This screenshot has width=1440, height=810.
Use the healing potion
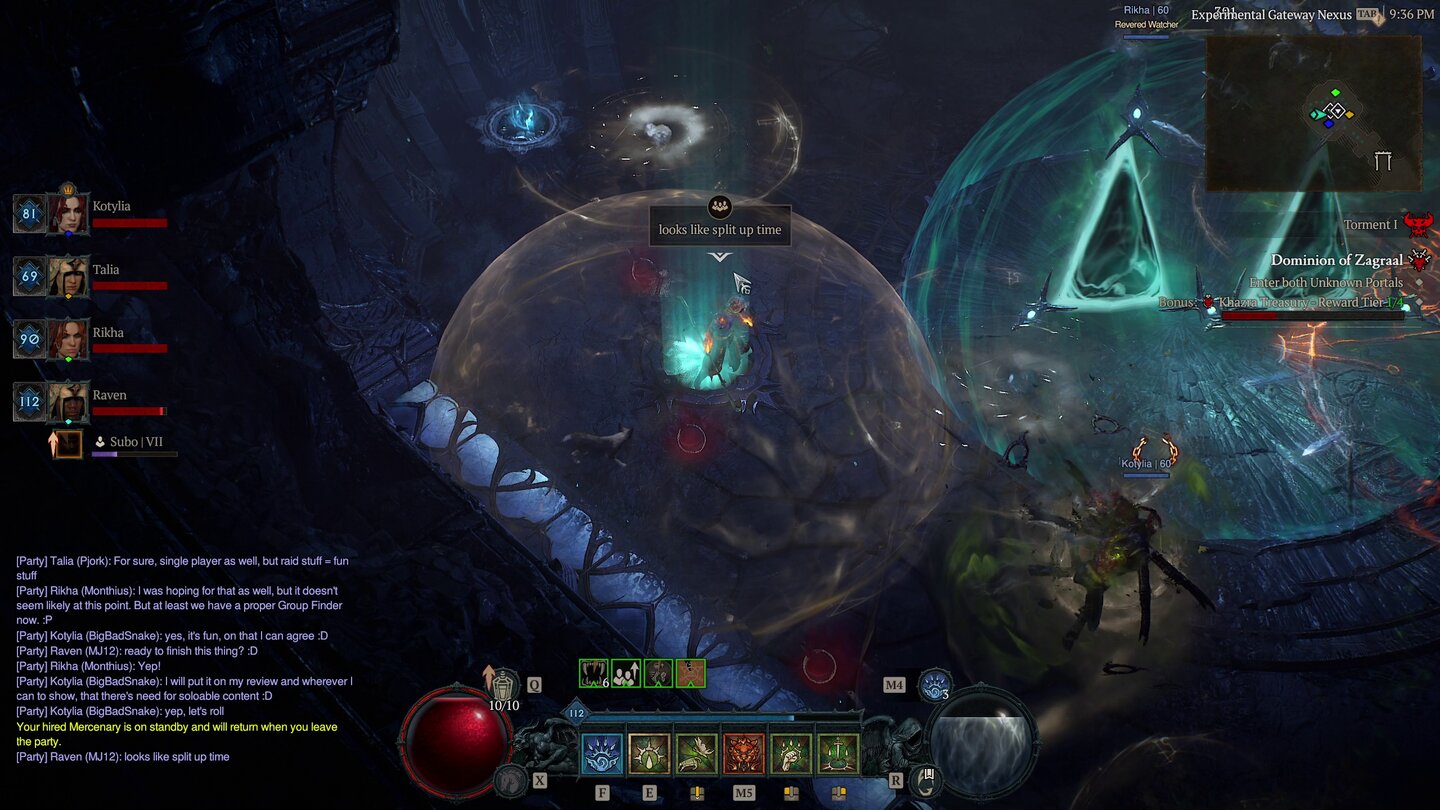click(505, 684)
